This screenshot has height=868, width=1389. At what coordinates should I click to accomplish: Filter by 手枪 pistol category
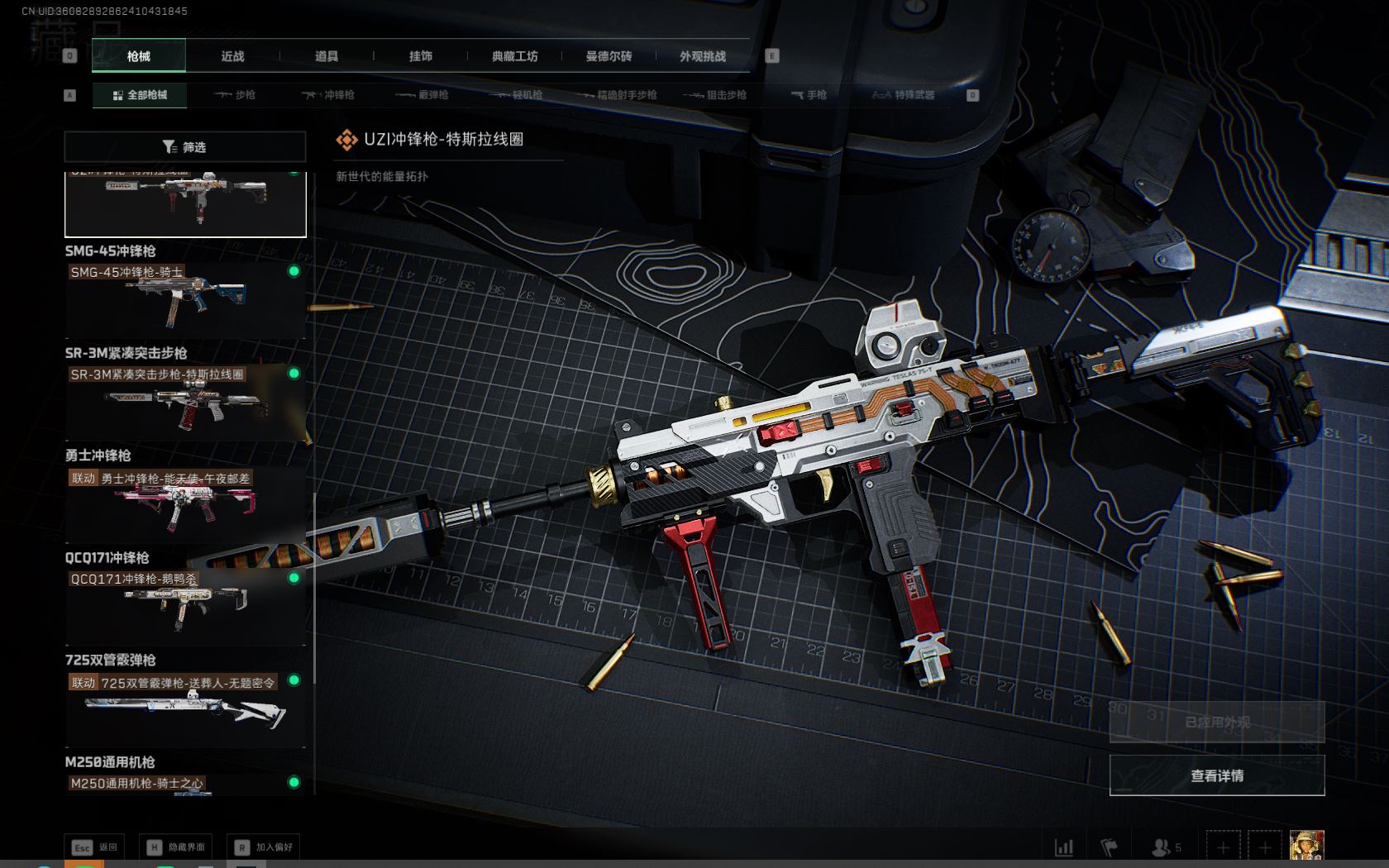pos(809,95)
